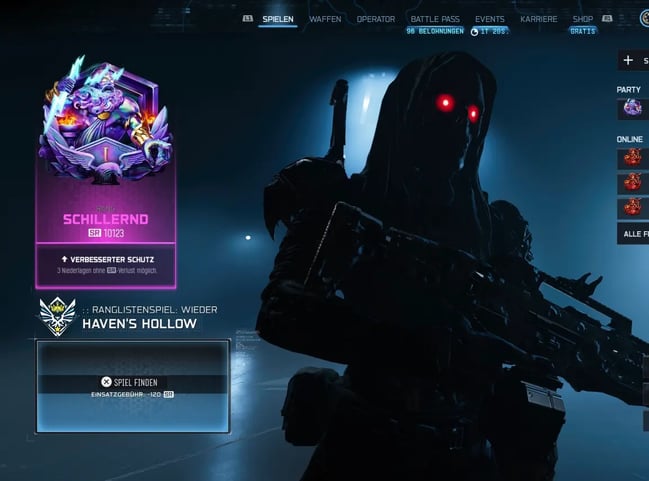
Task: Go to the Operator tab
Action: [376, 19]
